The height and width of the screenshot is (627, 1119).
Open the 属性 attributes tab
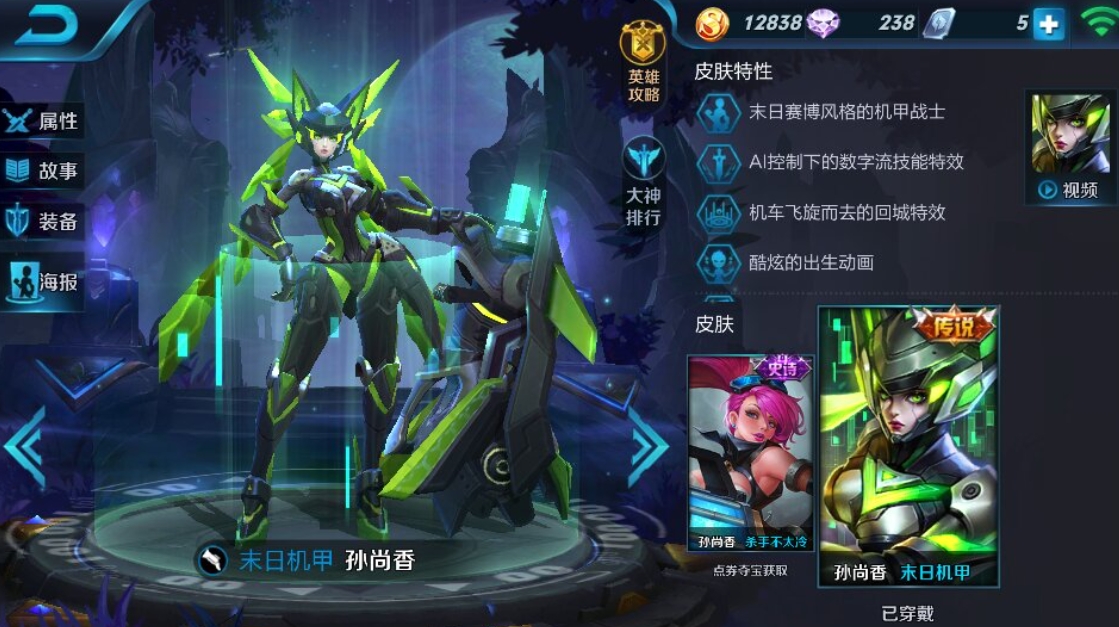pyautogui.click(x=42, y=121)
